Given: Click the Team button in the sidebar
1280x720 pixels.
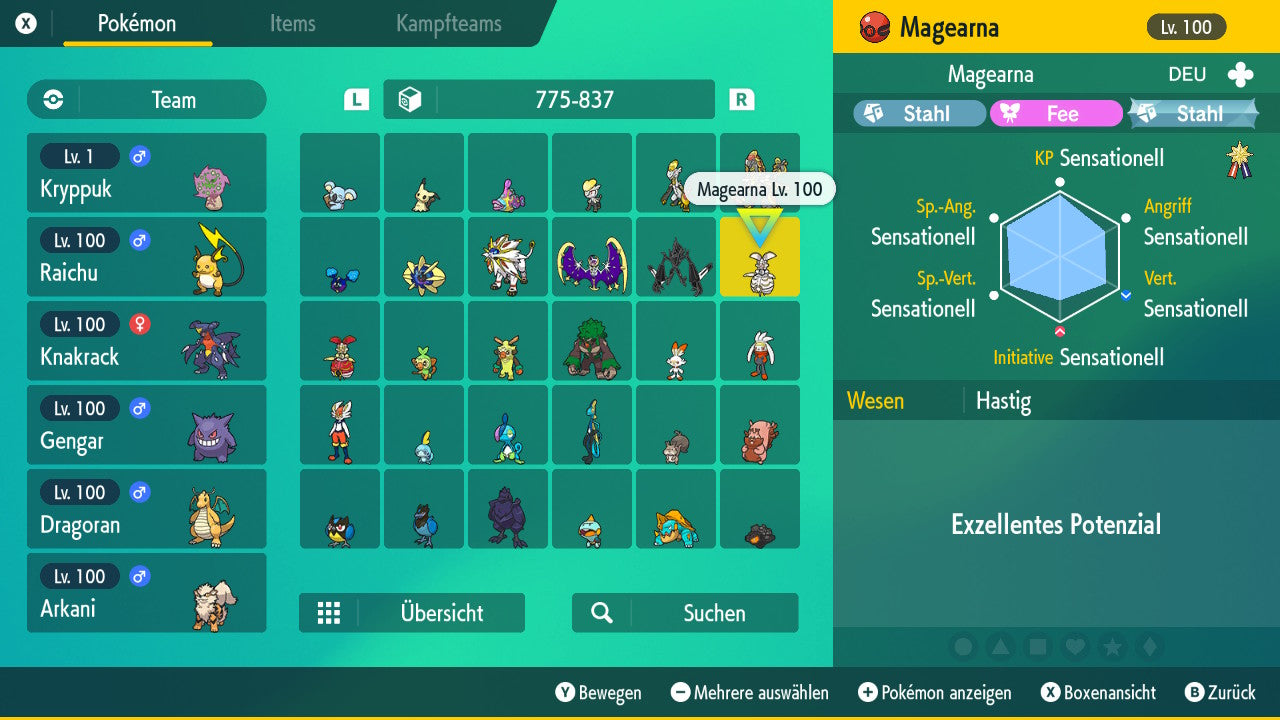Looking at the screenshot, I should point(146,99).
